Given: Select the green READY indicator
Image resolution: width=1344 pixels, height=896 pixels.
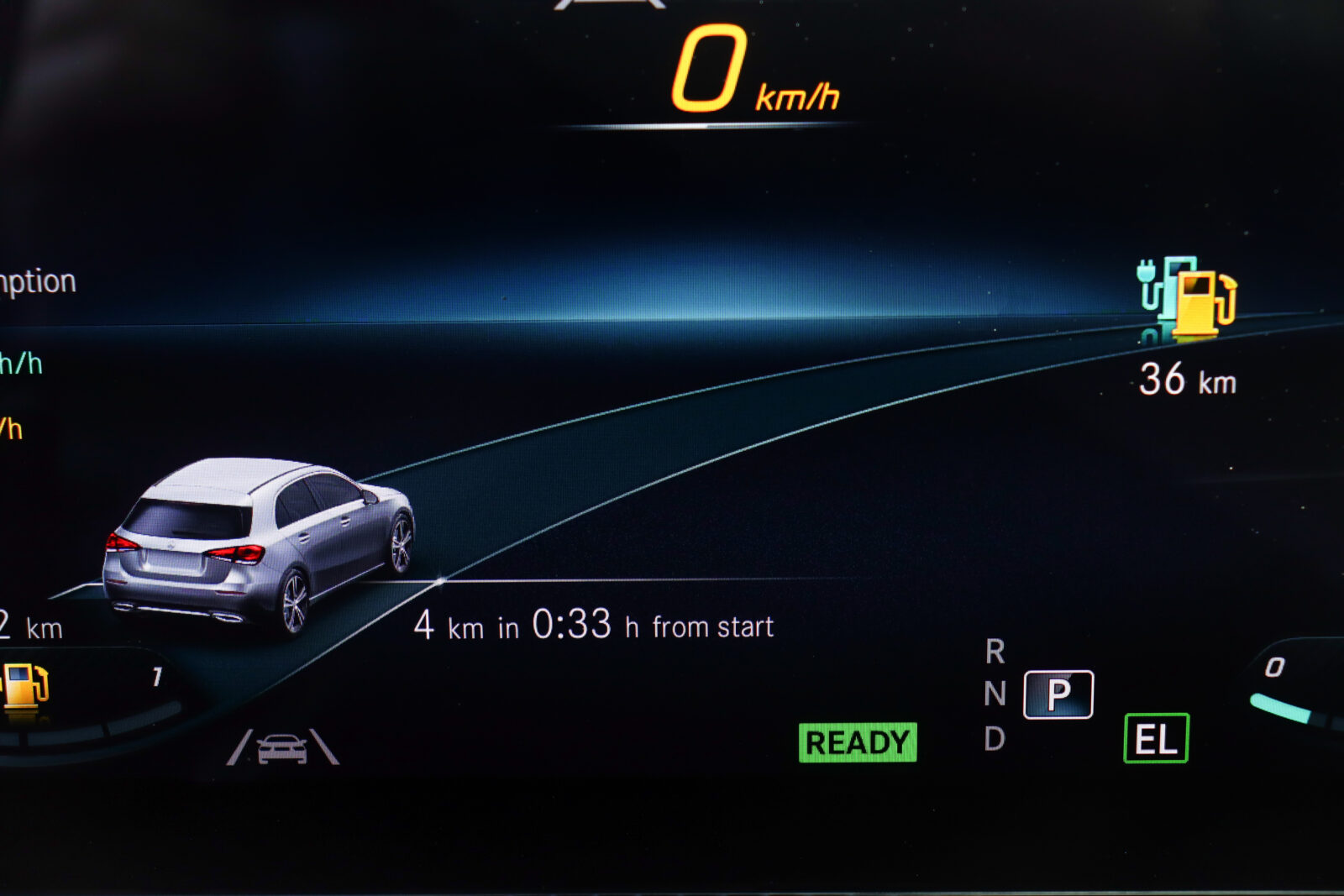Looking at the screenshot, I should [x=857, y=742].
